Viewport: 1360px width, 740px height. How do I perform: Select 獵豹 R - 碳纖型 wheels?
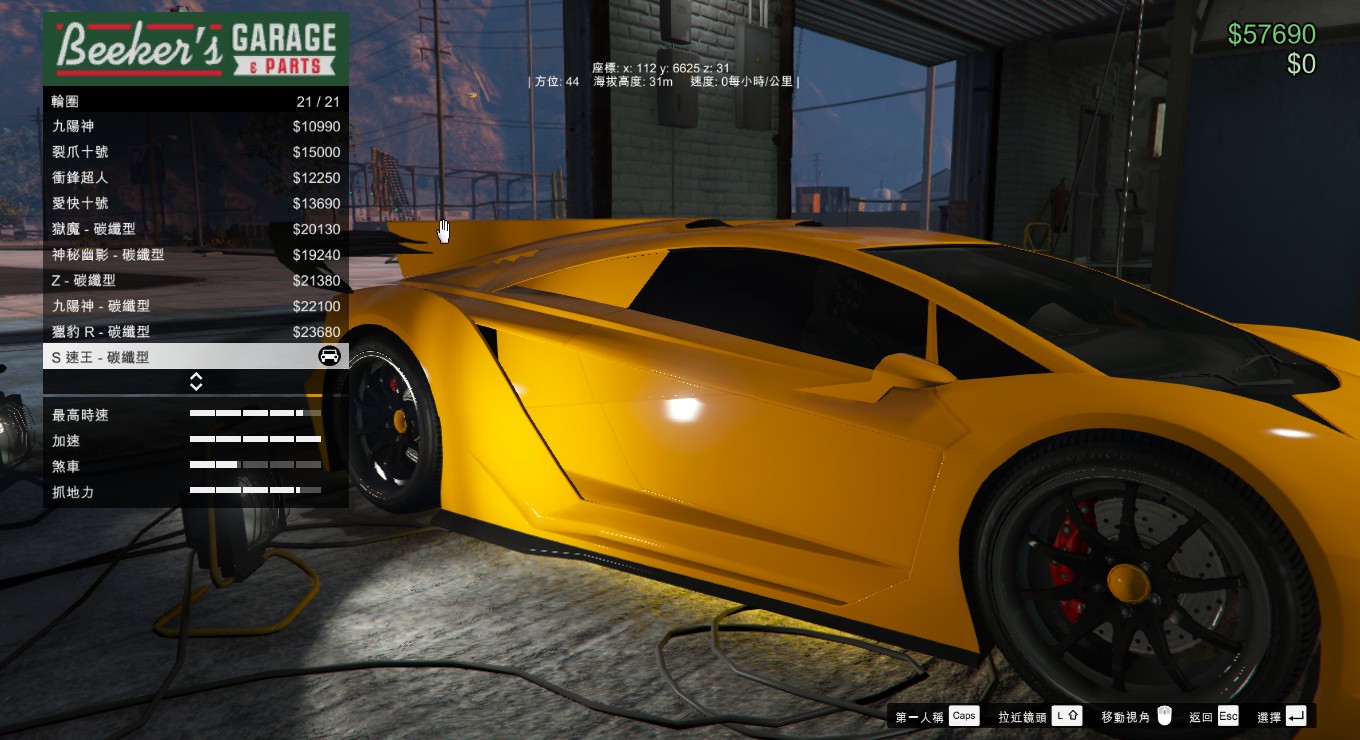[x=195, y=331]
